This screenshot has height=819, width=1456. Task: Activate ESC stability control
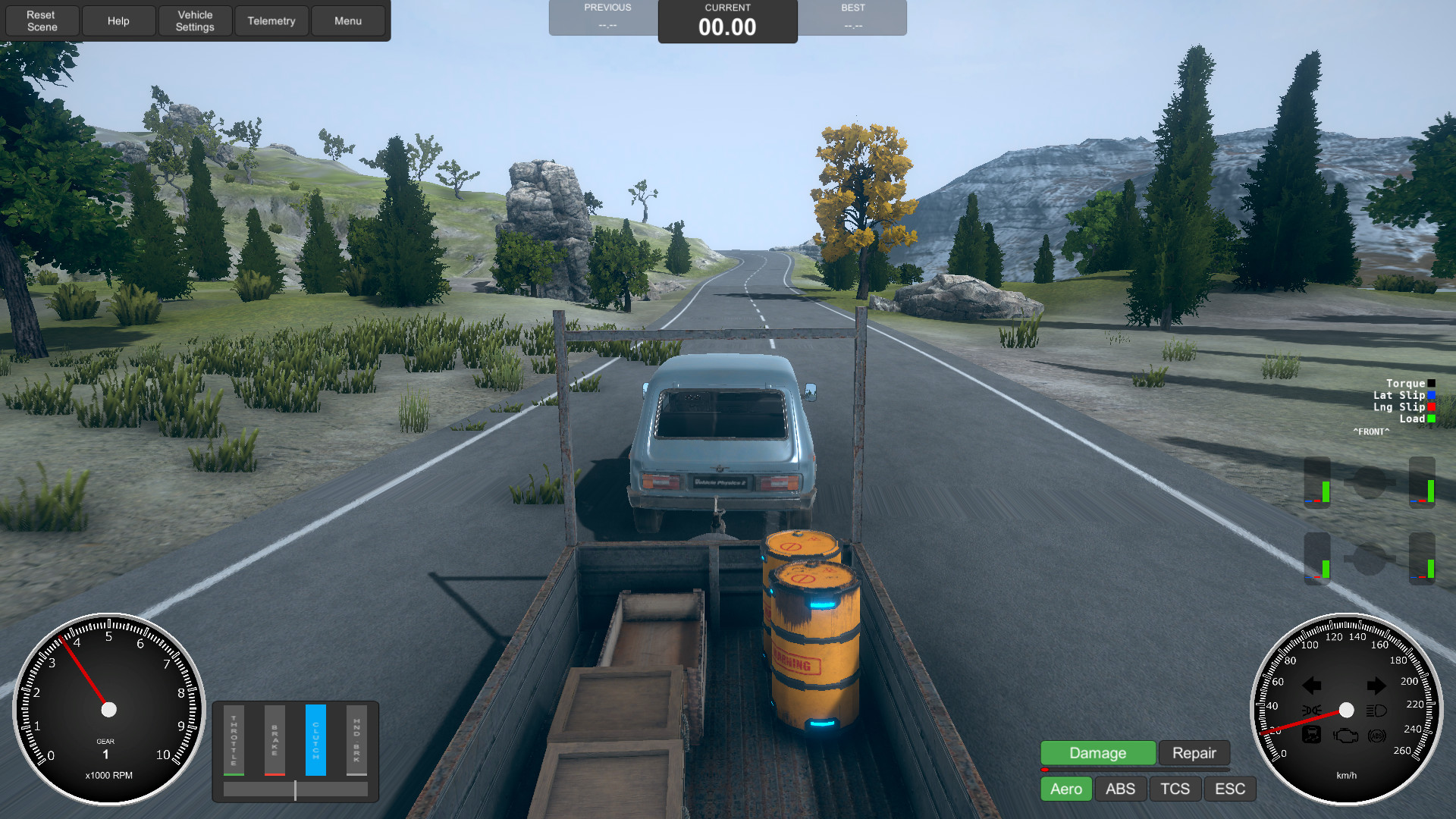(1229, 789)
